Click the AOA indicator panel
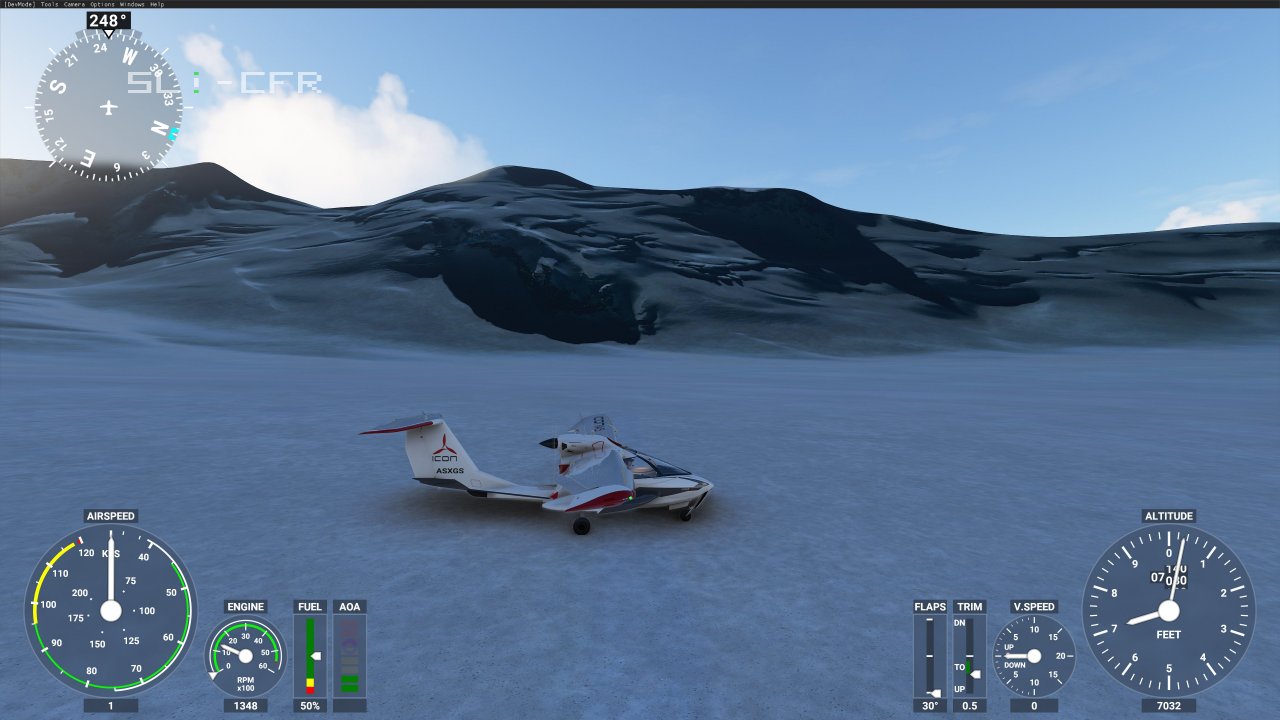Screen dimensions: 1280x720 350,655
